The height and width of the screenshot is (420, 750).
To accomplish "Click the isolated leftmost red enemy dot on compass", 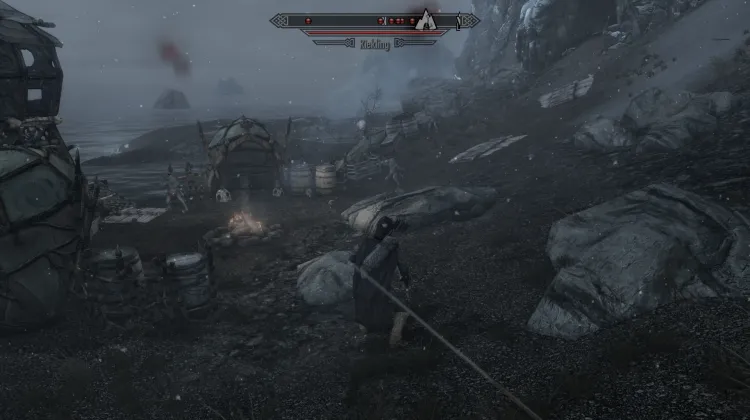I will pyautogui.click(x=308, y=20).
